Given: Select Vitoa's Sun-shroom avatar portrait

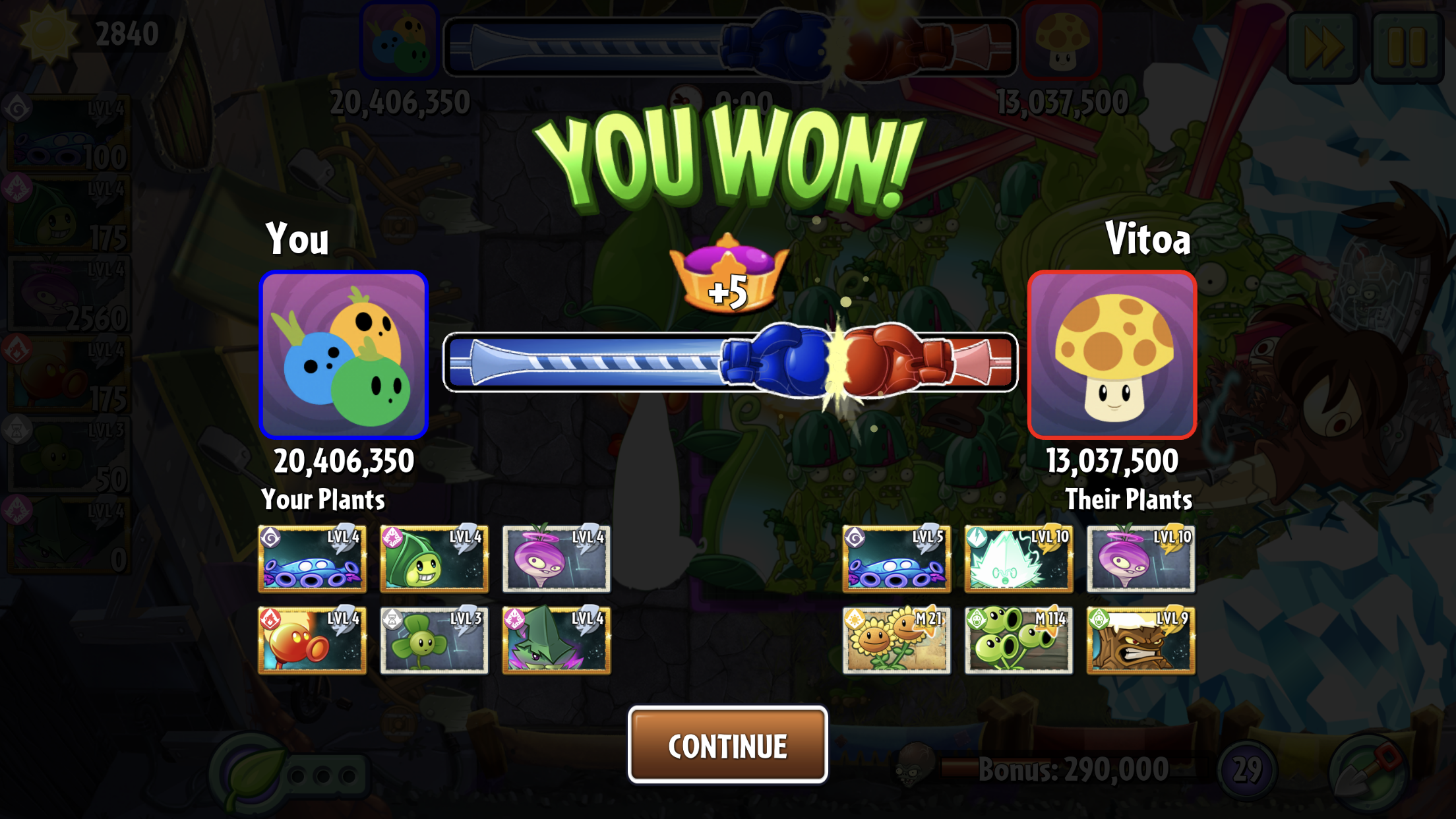Looking at the screenshot, I should coord(1112,355).
